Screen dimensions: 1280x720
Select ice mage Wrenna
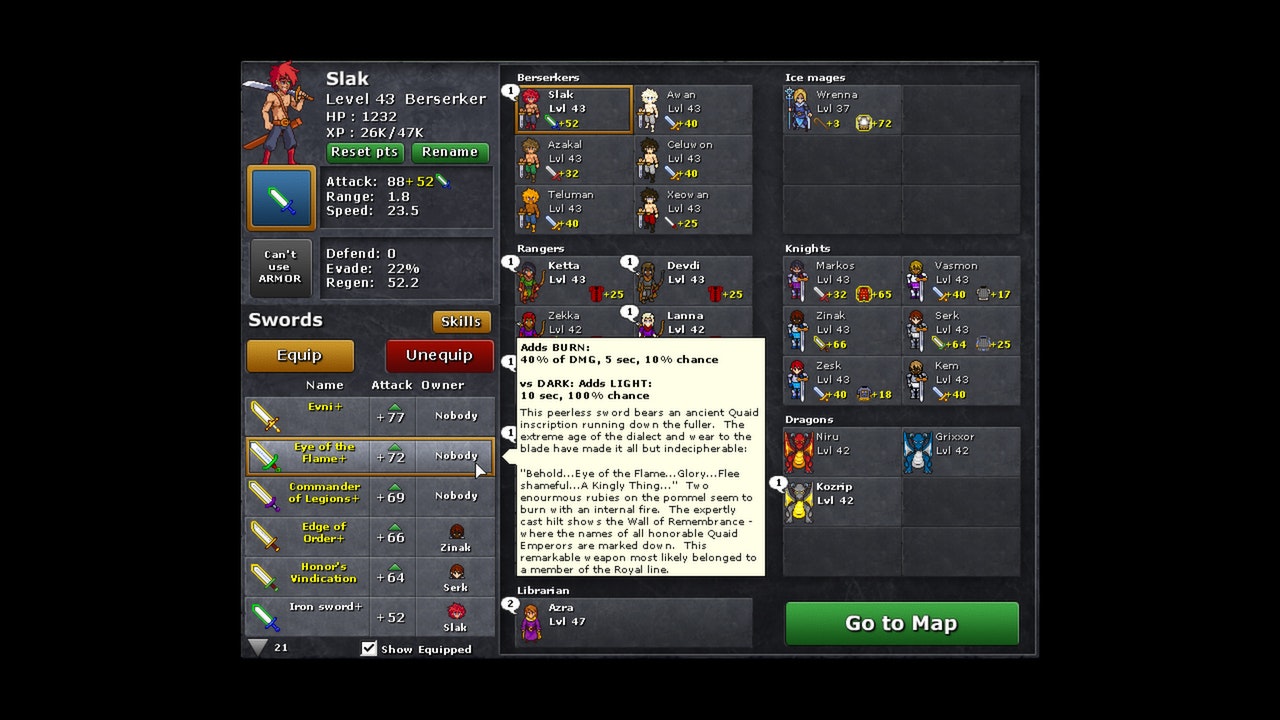click(842, 109)
